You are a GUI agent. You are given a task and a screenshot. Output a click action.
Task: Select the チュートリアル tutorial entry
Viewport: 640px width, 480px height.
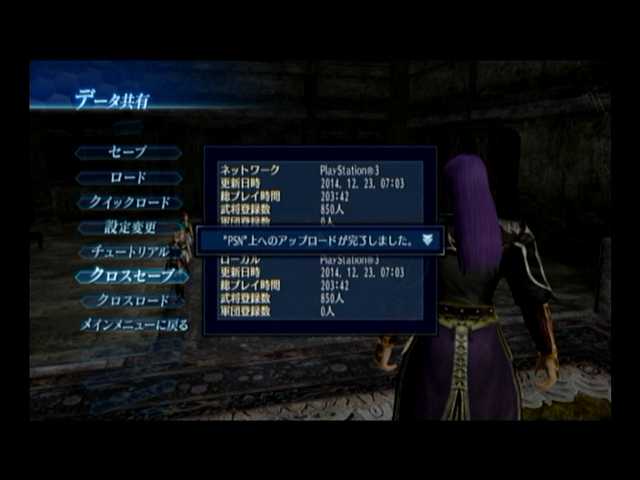[x=130, y=251]
